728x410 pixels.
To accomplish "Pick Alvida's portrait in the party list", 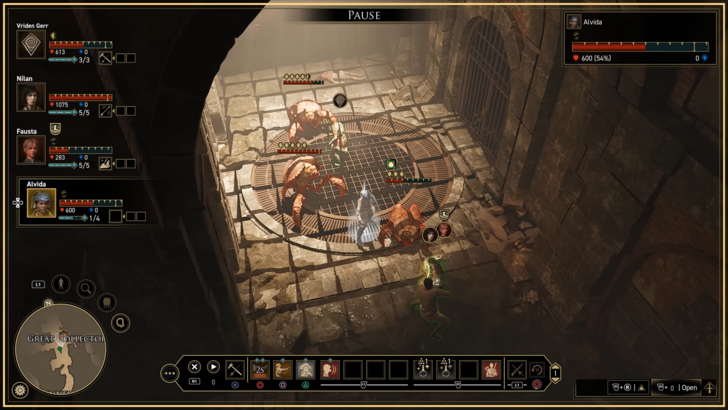I will click(x=42, y=204).
